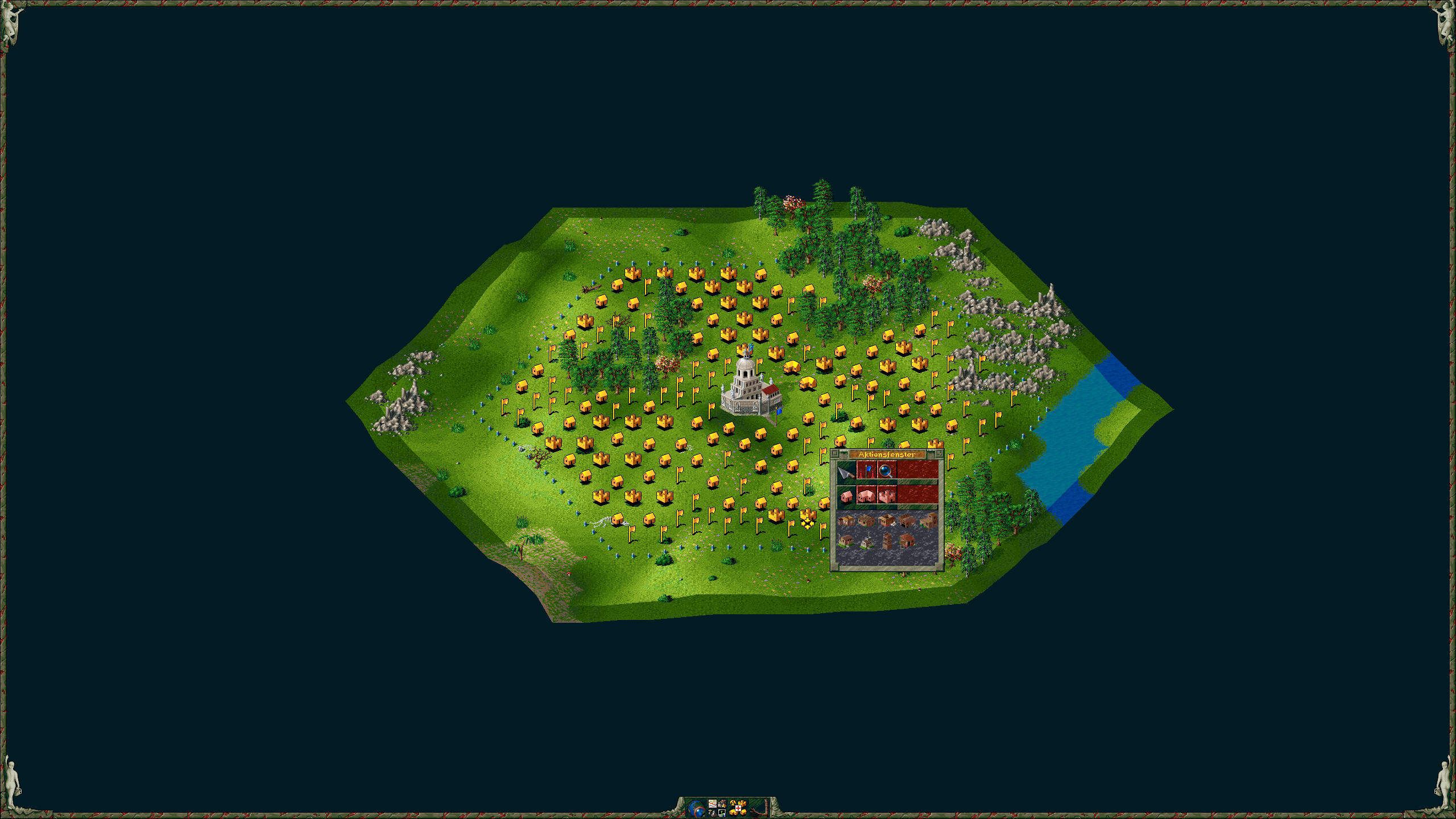1456x819 pixels.
Task: Open the ship expedition icon
Action: [713, 813]
